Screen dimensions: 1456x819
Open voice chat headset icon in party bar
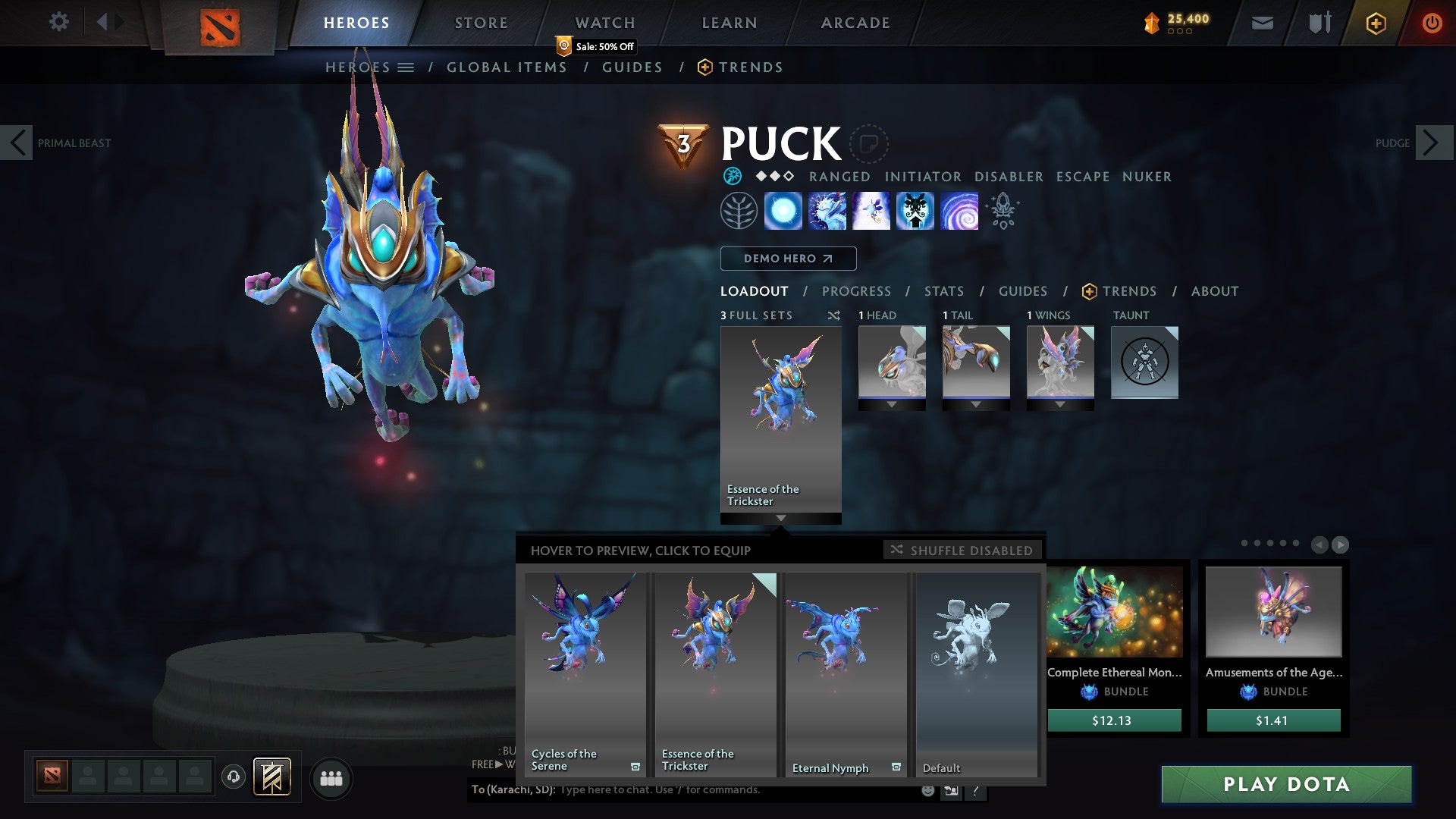click(x=234, y=777)
